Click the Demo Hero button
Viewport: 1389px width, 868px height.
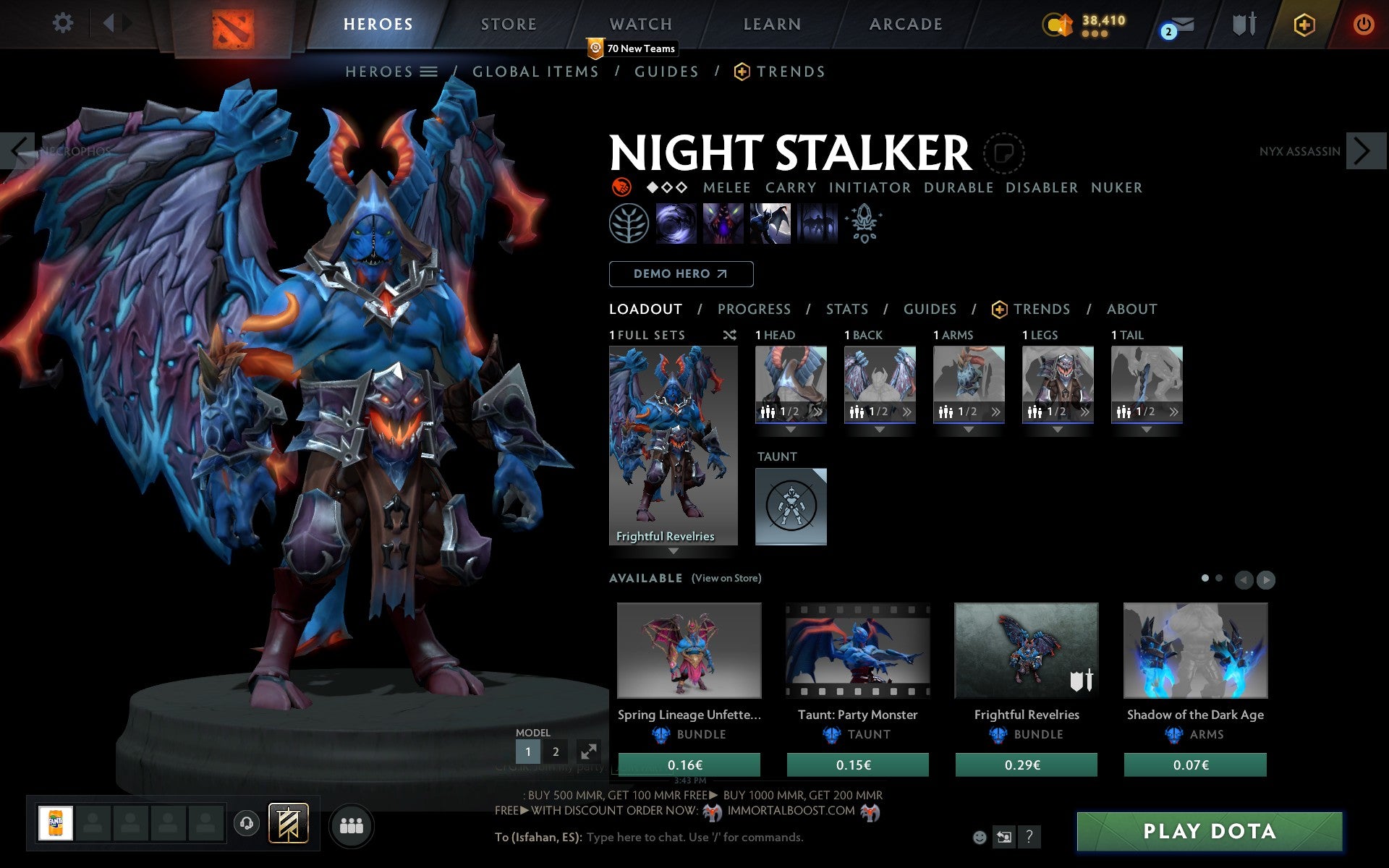pos(681,274)
